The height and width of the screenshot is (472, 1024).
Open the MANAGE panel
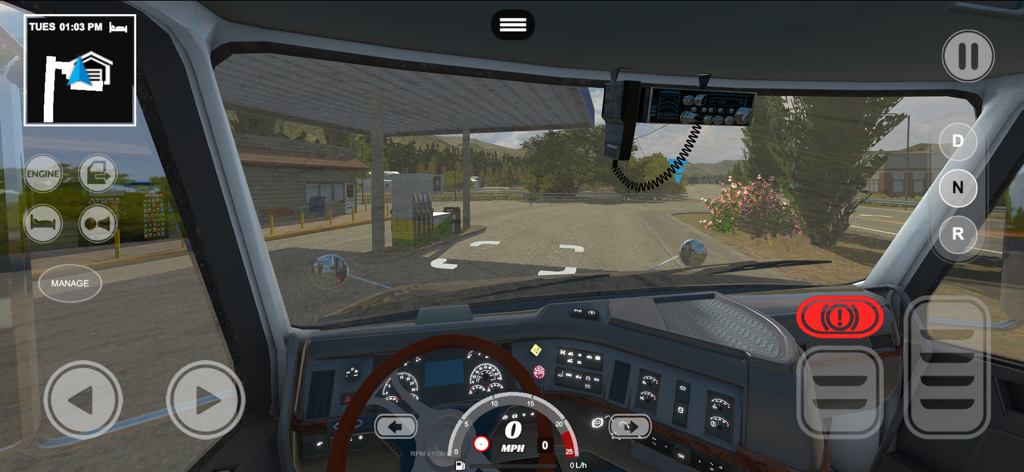pyautogui.click(x=70, y=283)
